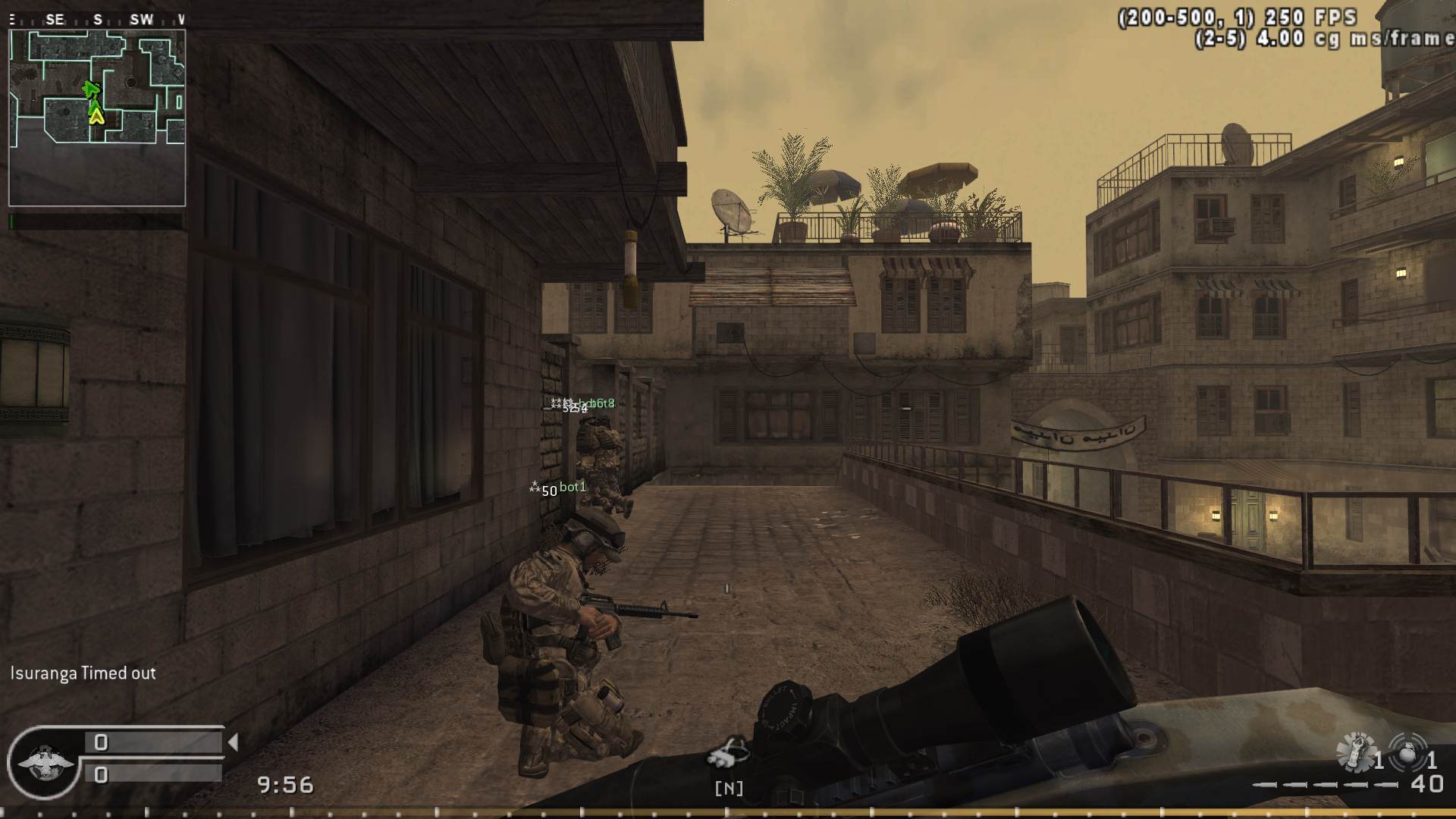This screenshot has height=819, width=1456.
Task: Click the compass heading strip
Action: [x=96, y=20]
